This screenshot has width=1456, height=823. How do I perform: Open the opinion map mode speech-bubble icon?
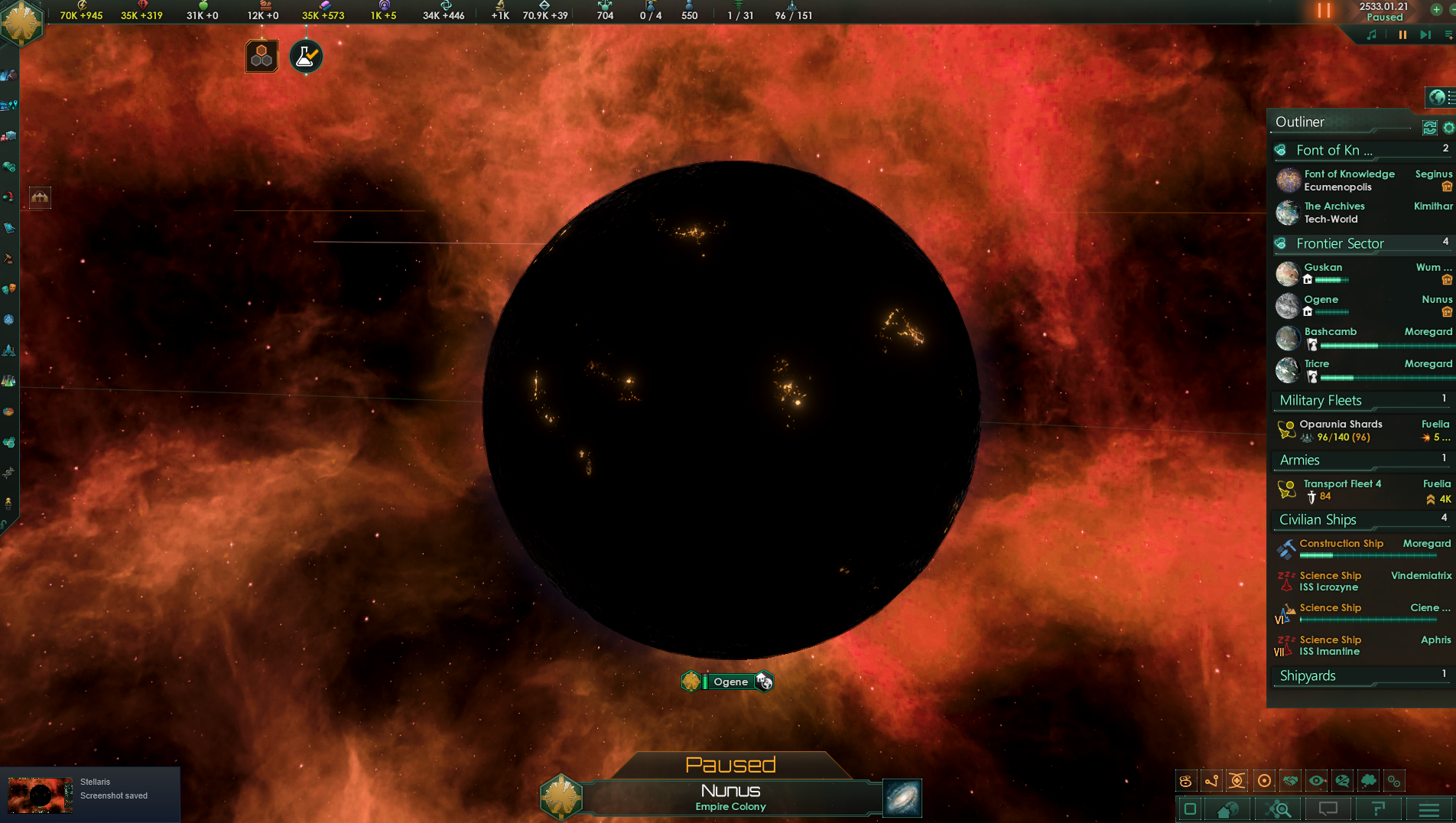1342,780
